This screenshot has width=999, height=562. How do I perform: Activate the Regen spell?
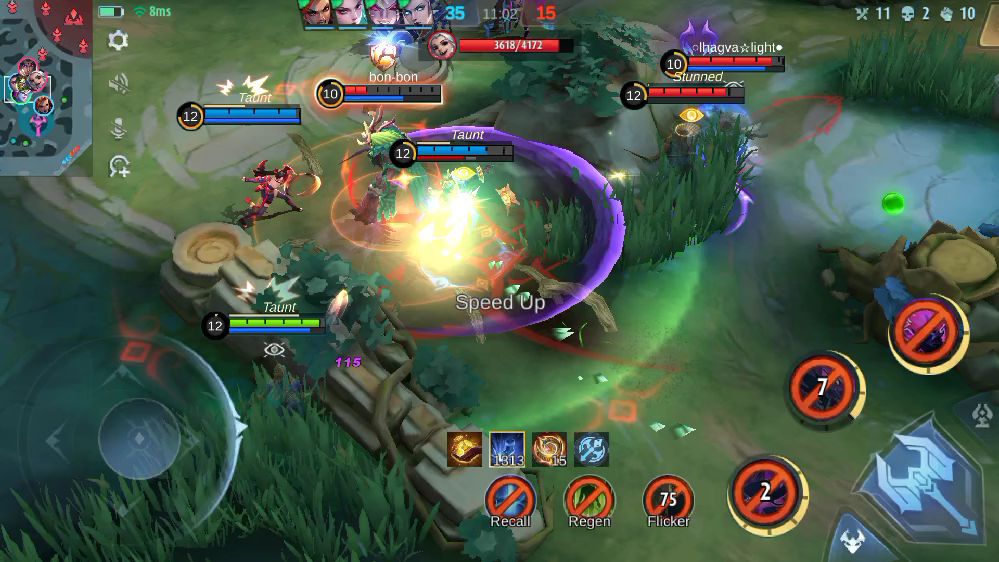point(589,498)
